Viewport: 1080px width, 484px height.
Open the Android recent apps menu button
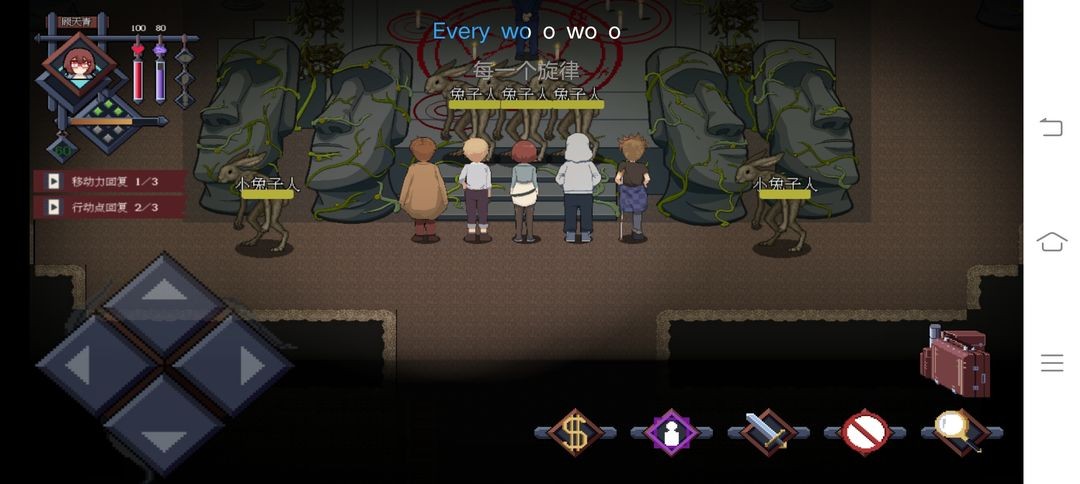(x=1051, y=363)
